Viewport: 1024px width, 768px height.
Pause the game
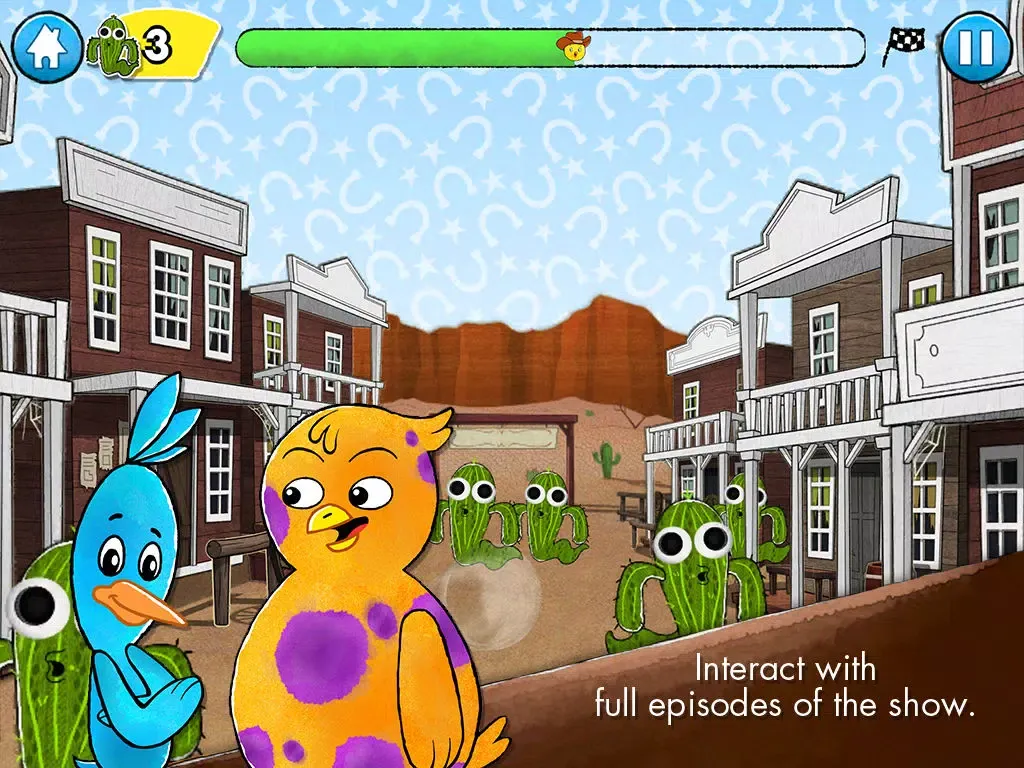click(x=977, y=47)
